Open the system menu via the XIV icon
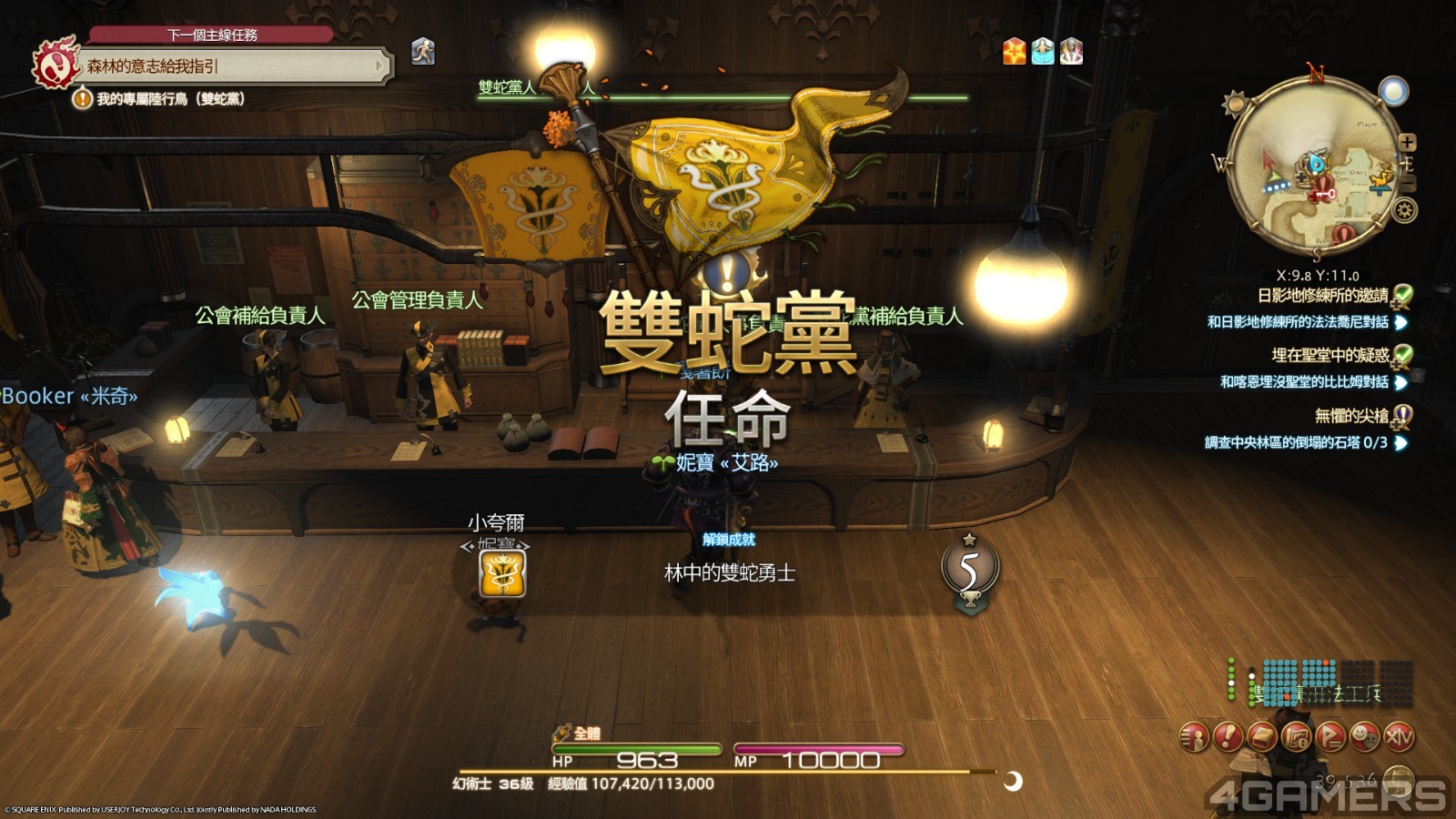This screenshot has height=819, width=1456. click(1400, 737)
